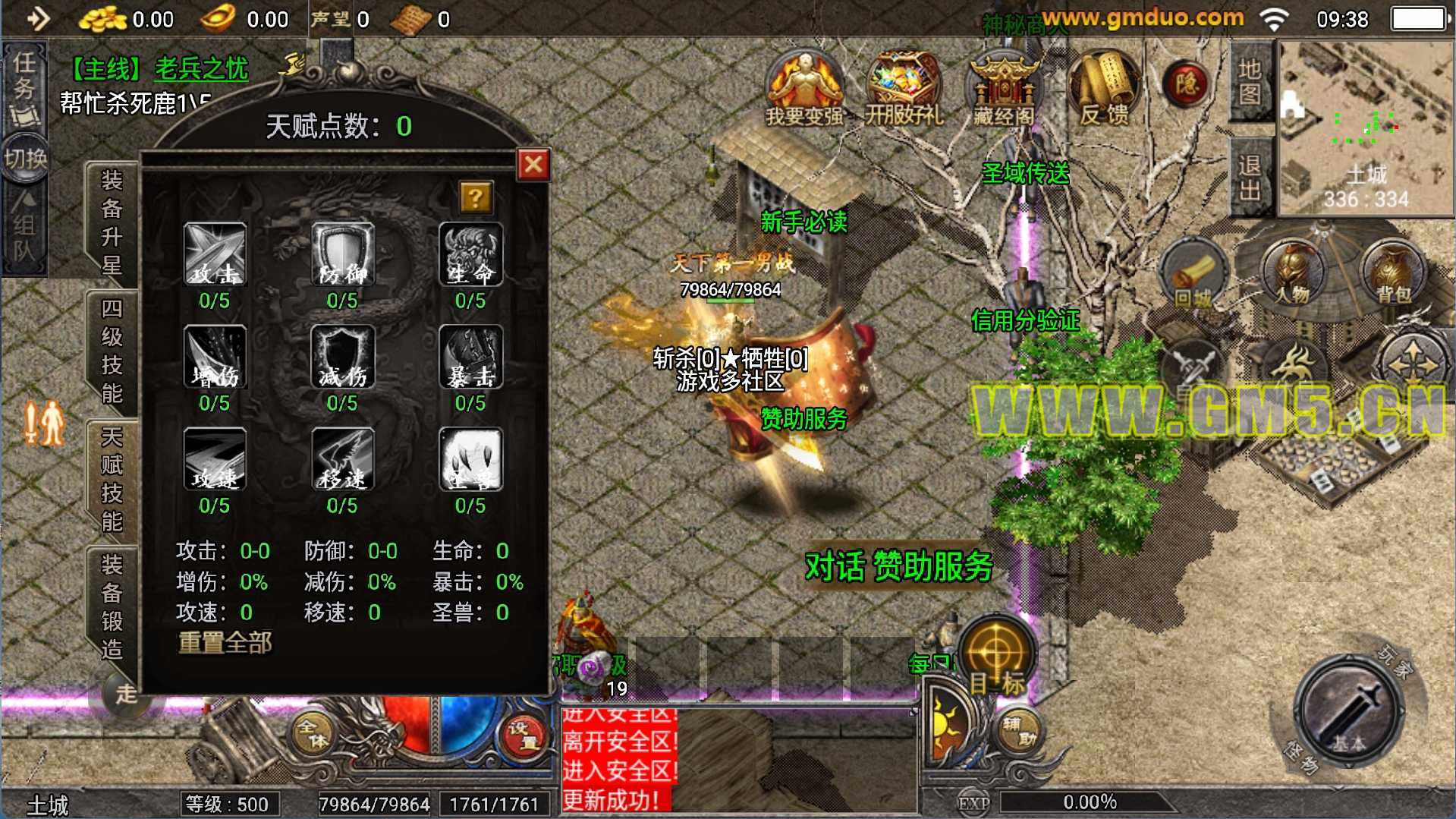Image resolution: width=1456 pixels, height=819 pixels.
Task: Choose the 暴击 critical hit talent
Action: [x=470, y=358]
